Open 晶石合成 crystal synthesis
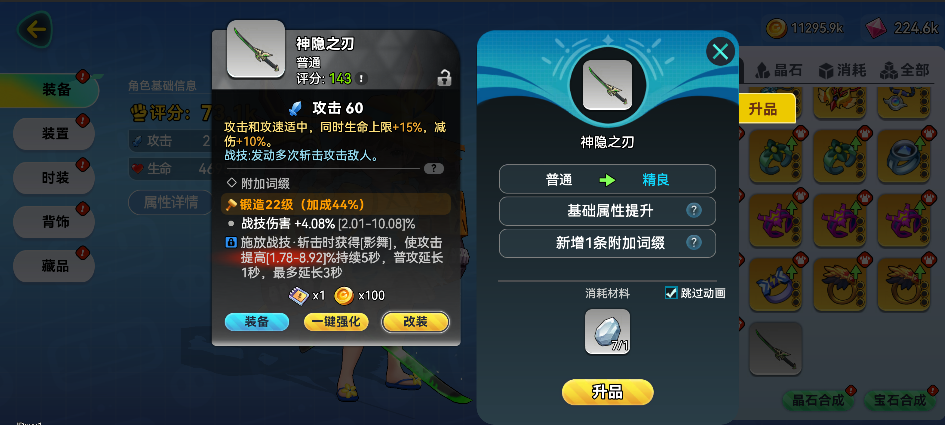 (x=817, y=401)
